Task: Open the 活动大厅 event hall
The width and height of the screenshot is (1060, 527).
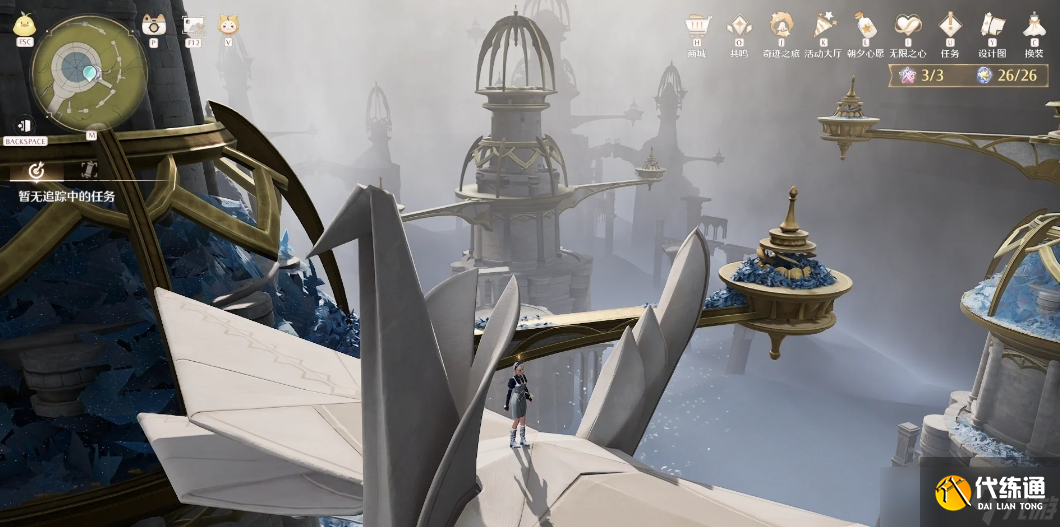Action: [823, 26]
